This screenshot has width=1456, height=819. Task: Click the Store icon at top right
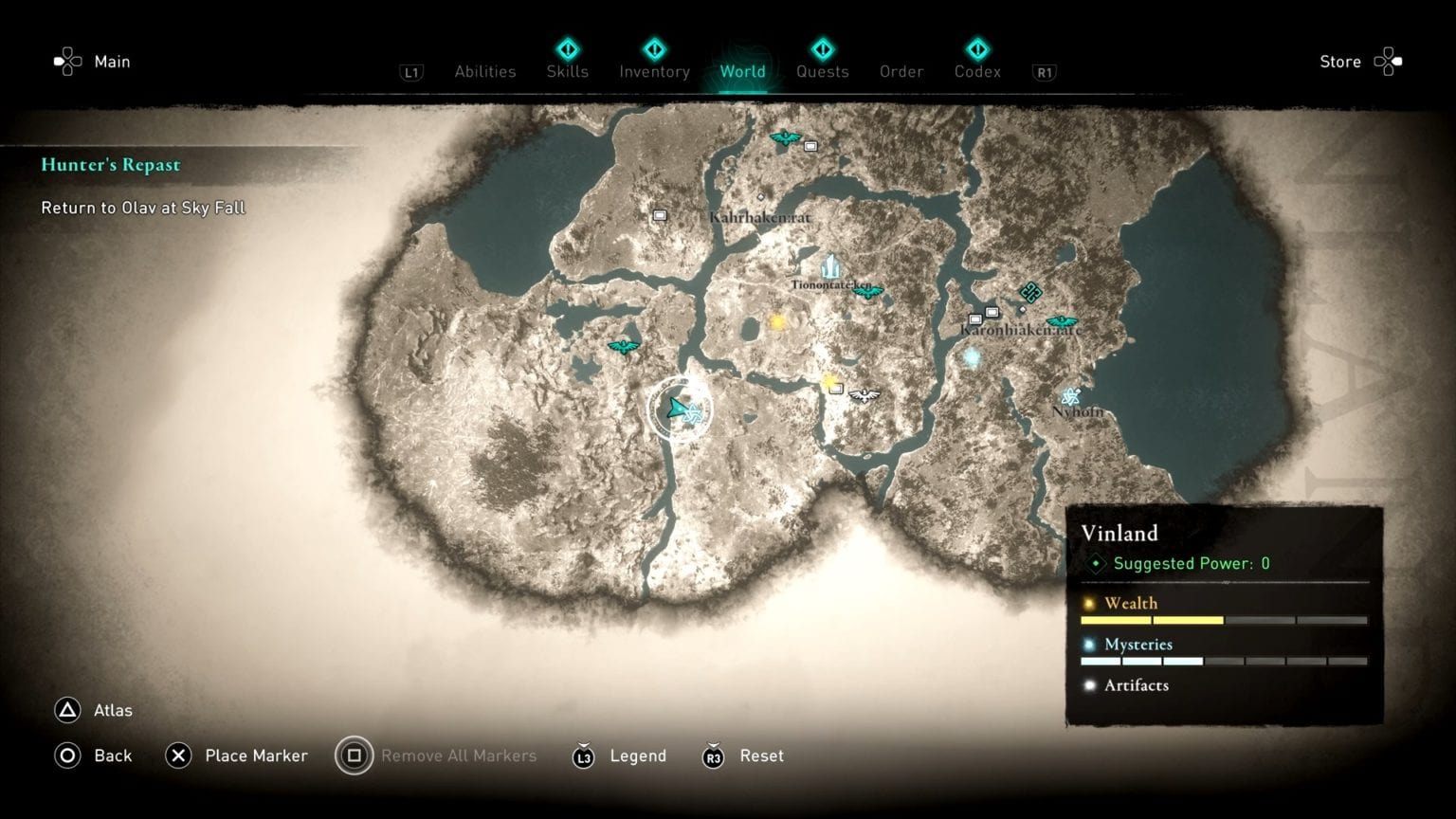coord(1388,61)
